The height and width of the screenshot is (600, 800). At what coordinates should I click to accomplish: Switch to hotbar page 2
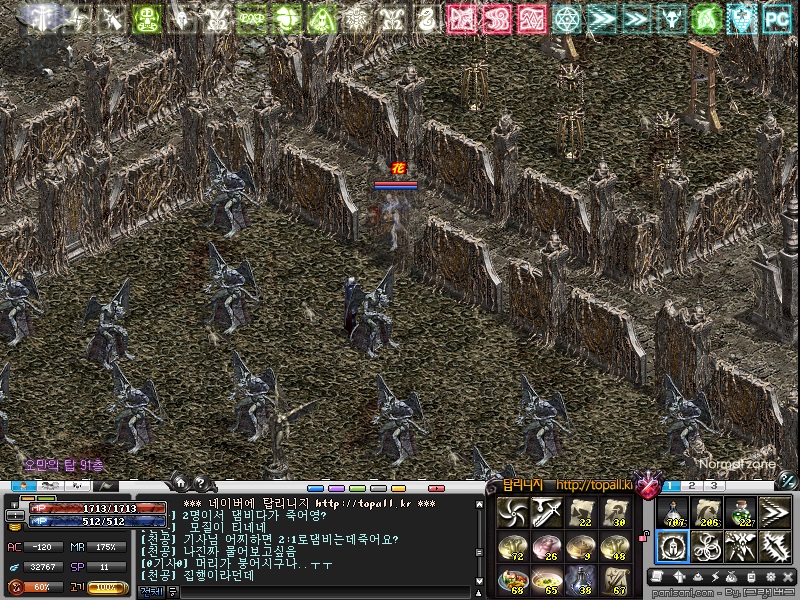[692, 485]
